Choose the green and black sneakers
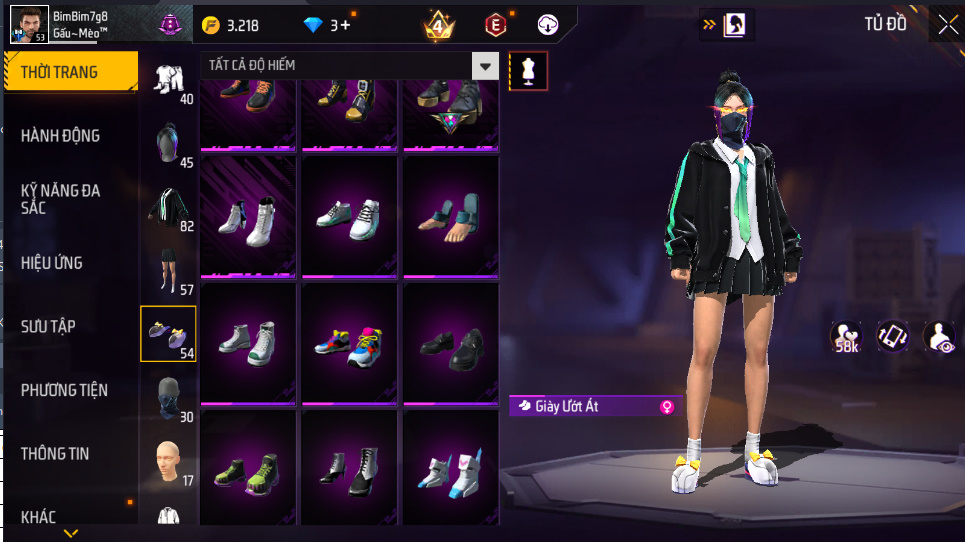This screenshot has width=965, height=542. point(248,468)
